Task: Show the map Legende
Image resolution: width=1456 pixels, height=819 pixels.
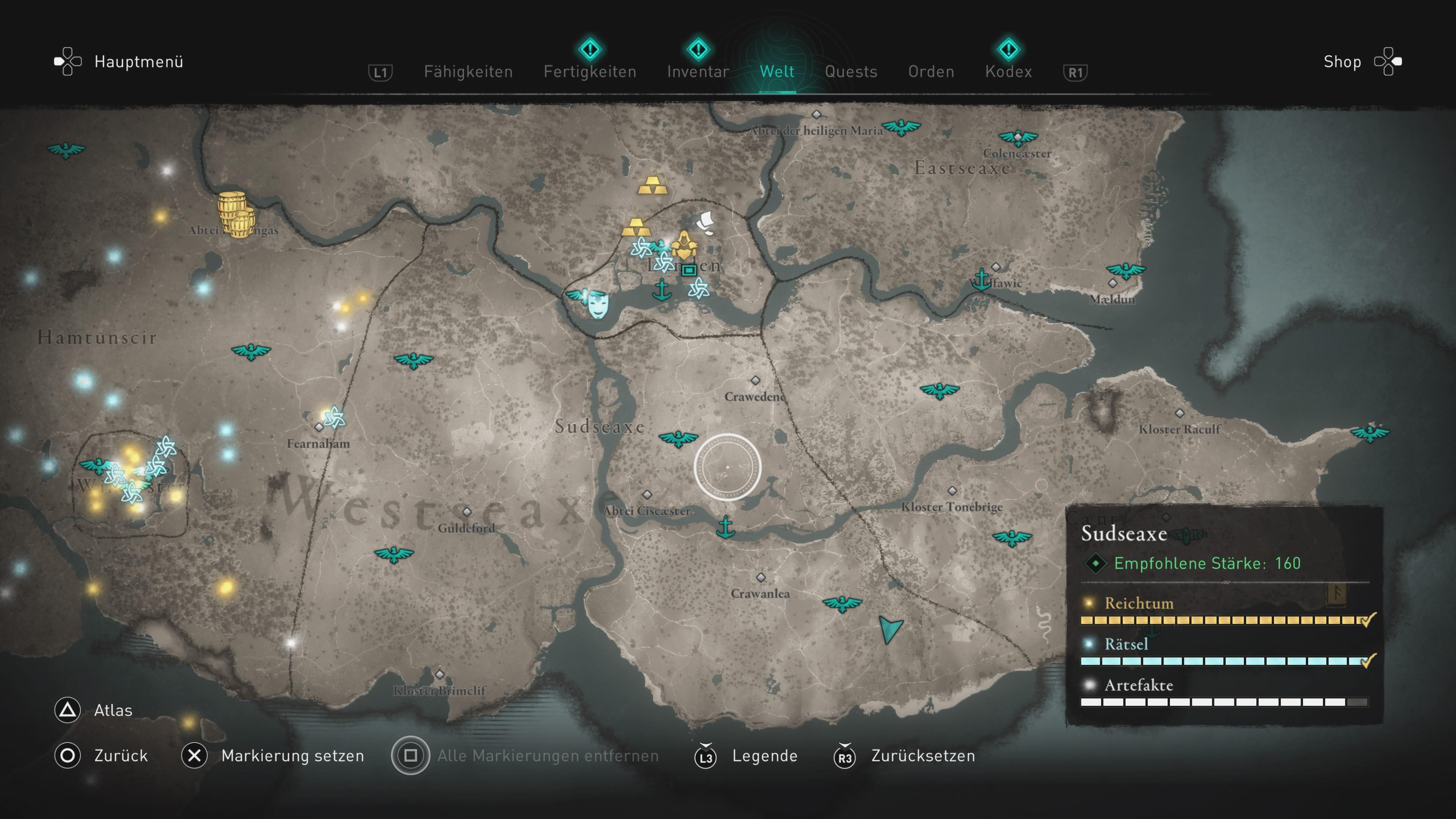Action: 764,756
